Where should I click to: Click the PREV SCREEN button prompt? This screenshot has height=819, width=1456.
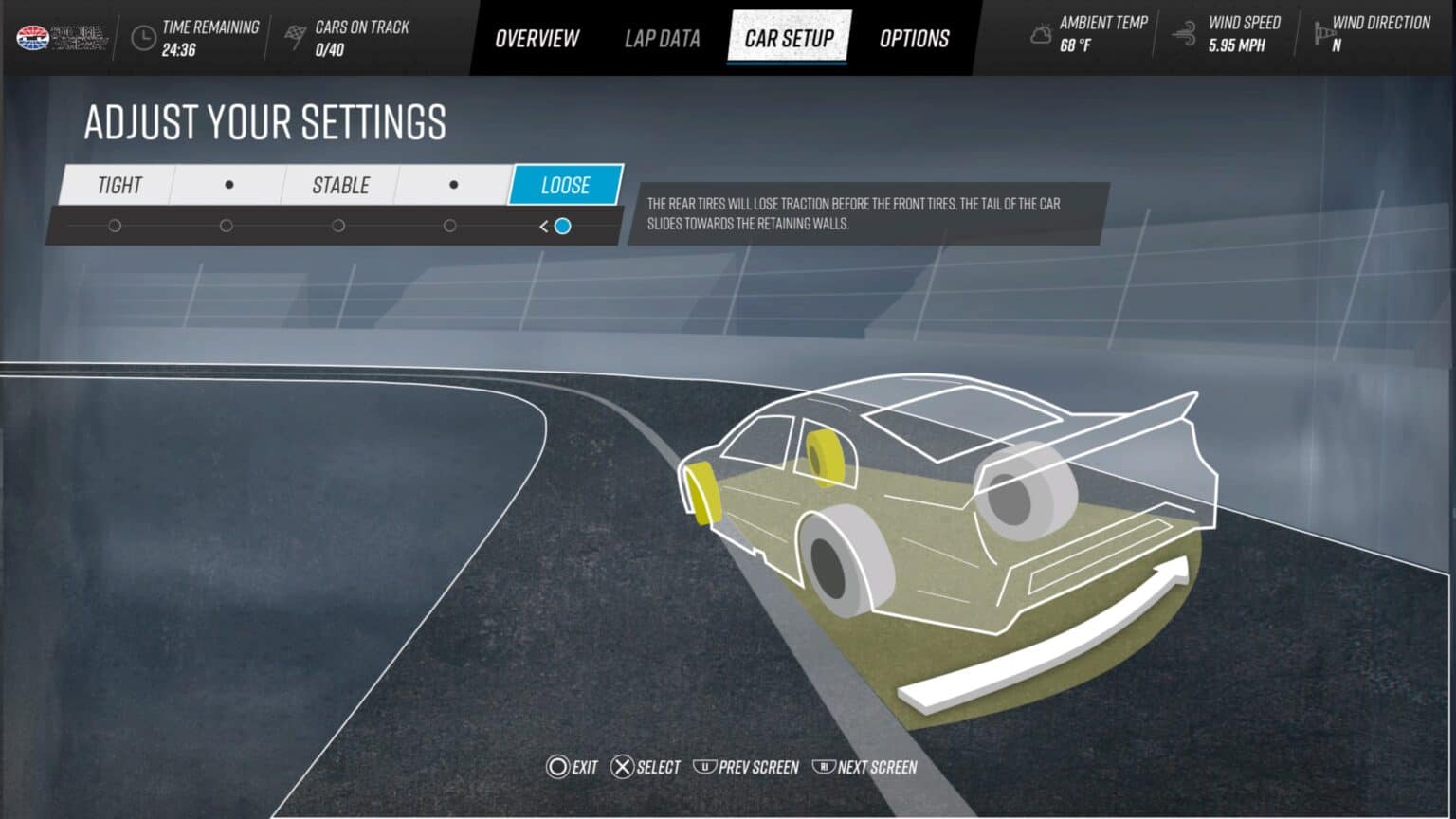tap(748, 767)
